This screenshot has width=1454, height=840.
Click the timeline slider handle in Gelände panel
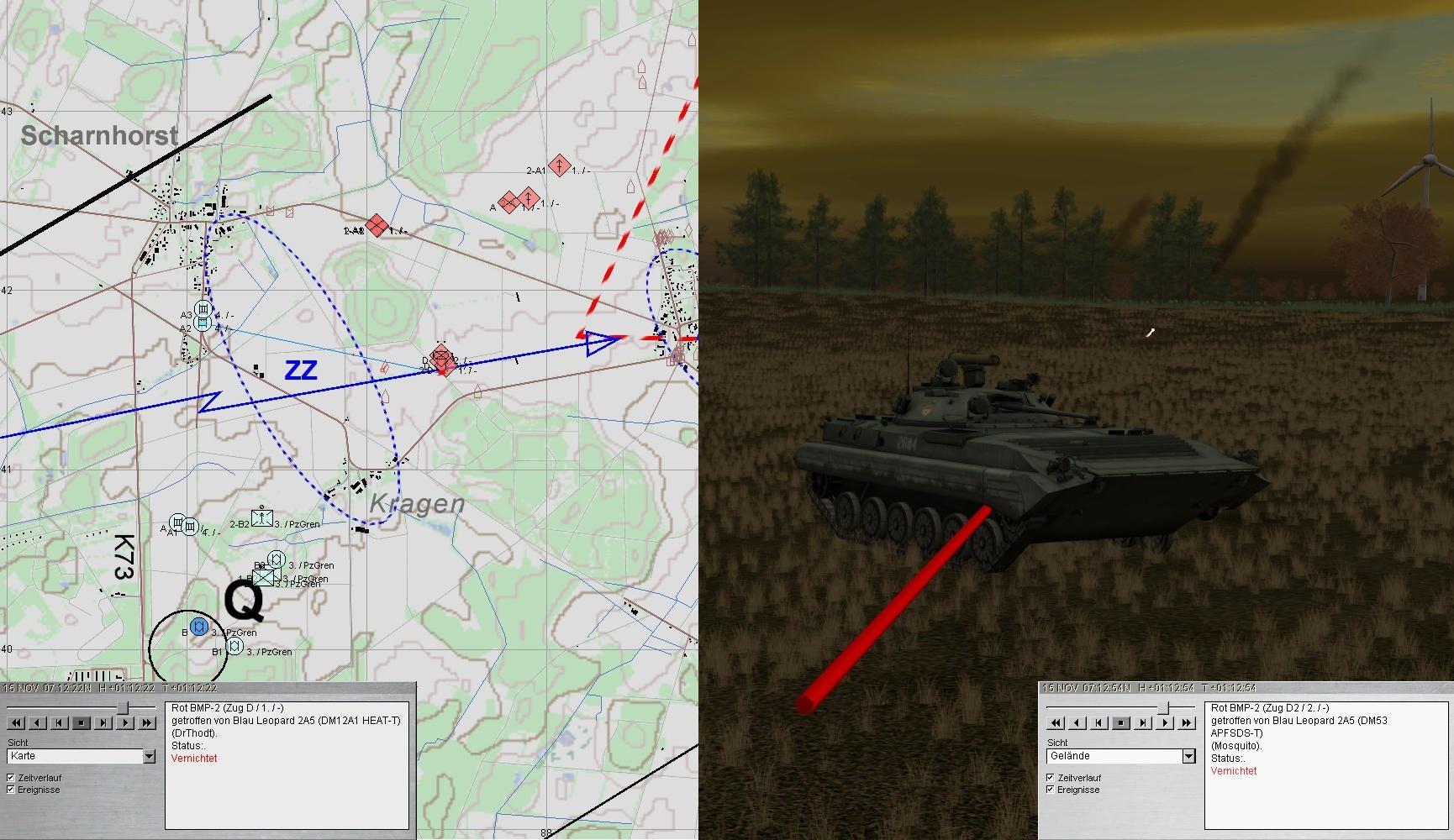tap(1164, 707)
